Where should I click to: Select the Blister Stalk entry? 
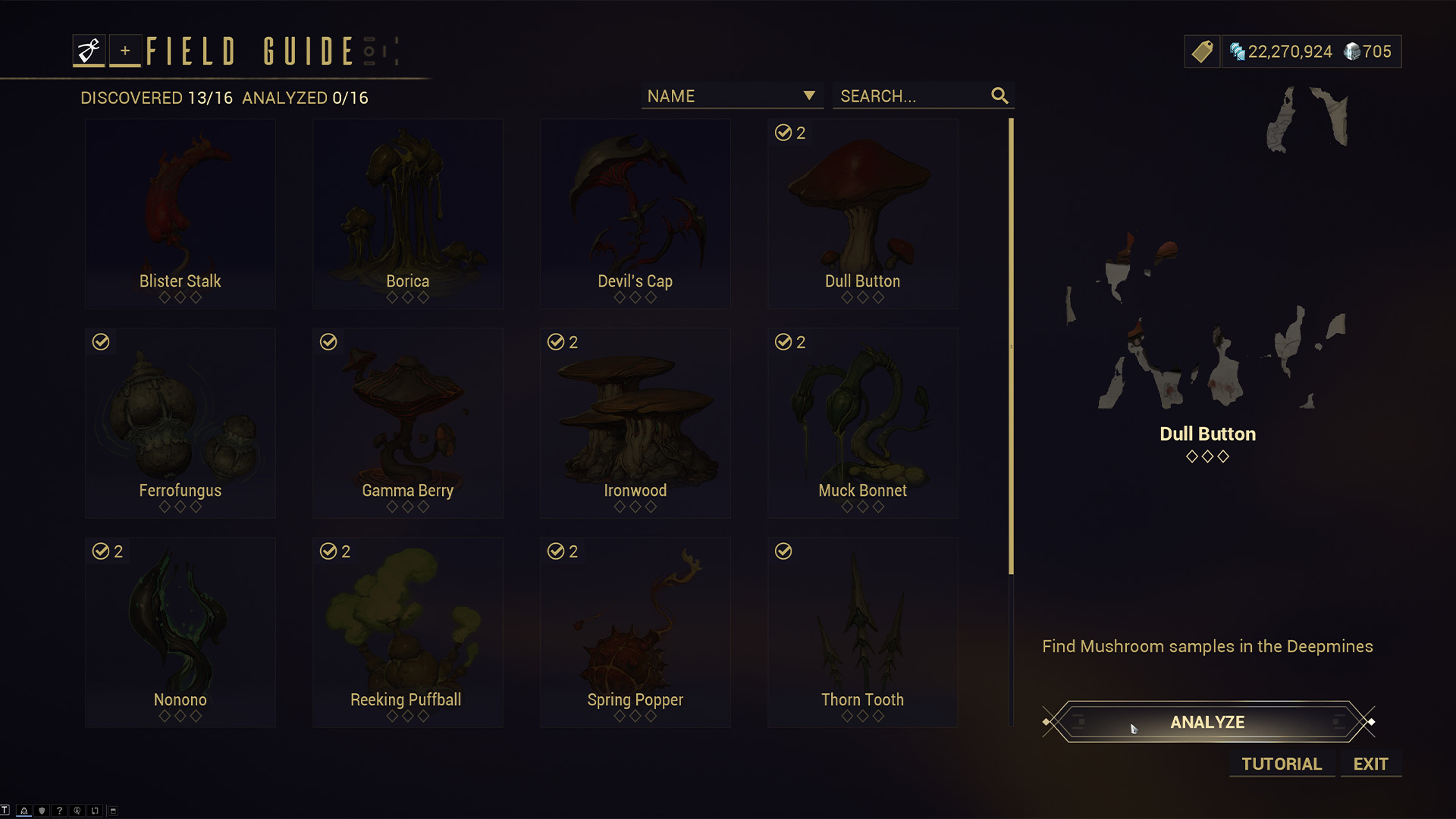[180, 214]
